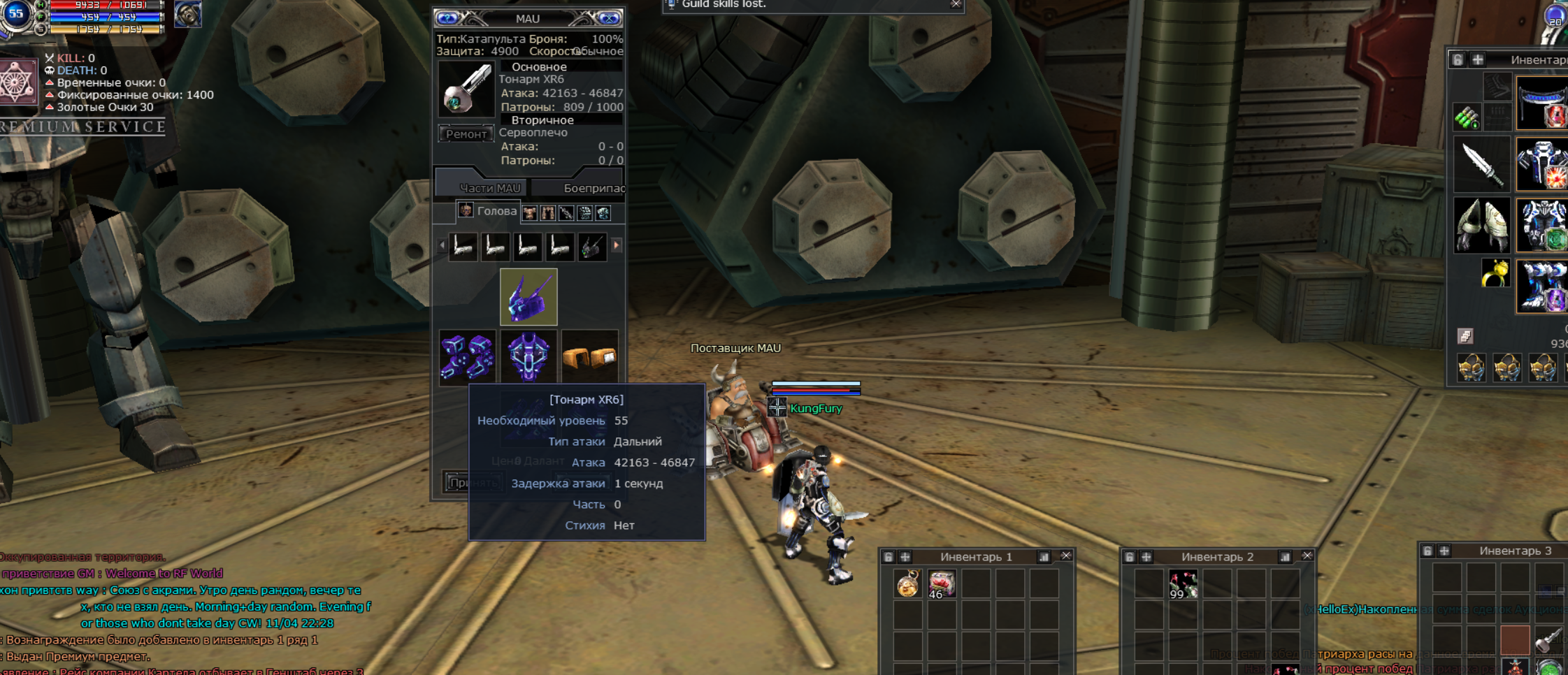Close the Инвентарь 1 window

pyautogui.click(x=1066, y=556)
